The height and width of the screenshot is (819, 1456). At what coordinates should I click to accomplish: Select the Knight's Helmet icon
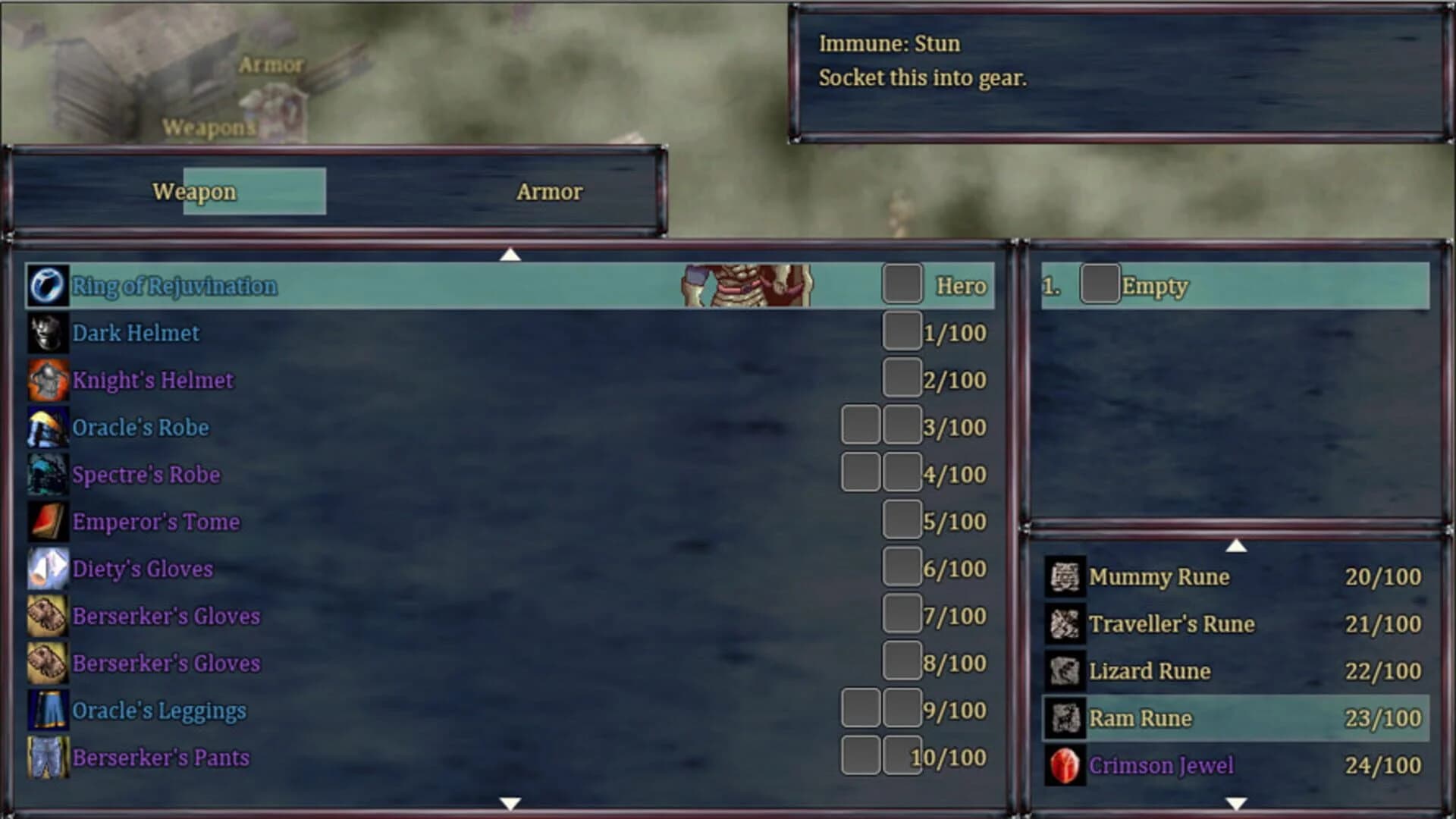(48, 380)
